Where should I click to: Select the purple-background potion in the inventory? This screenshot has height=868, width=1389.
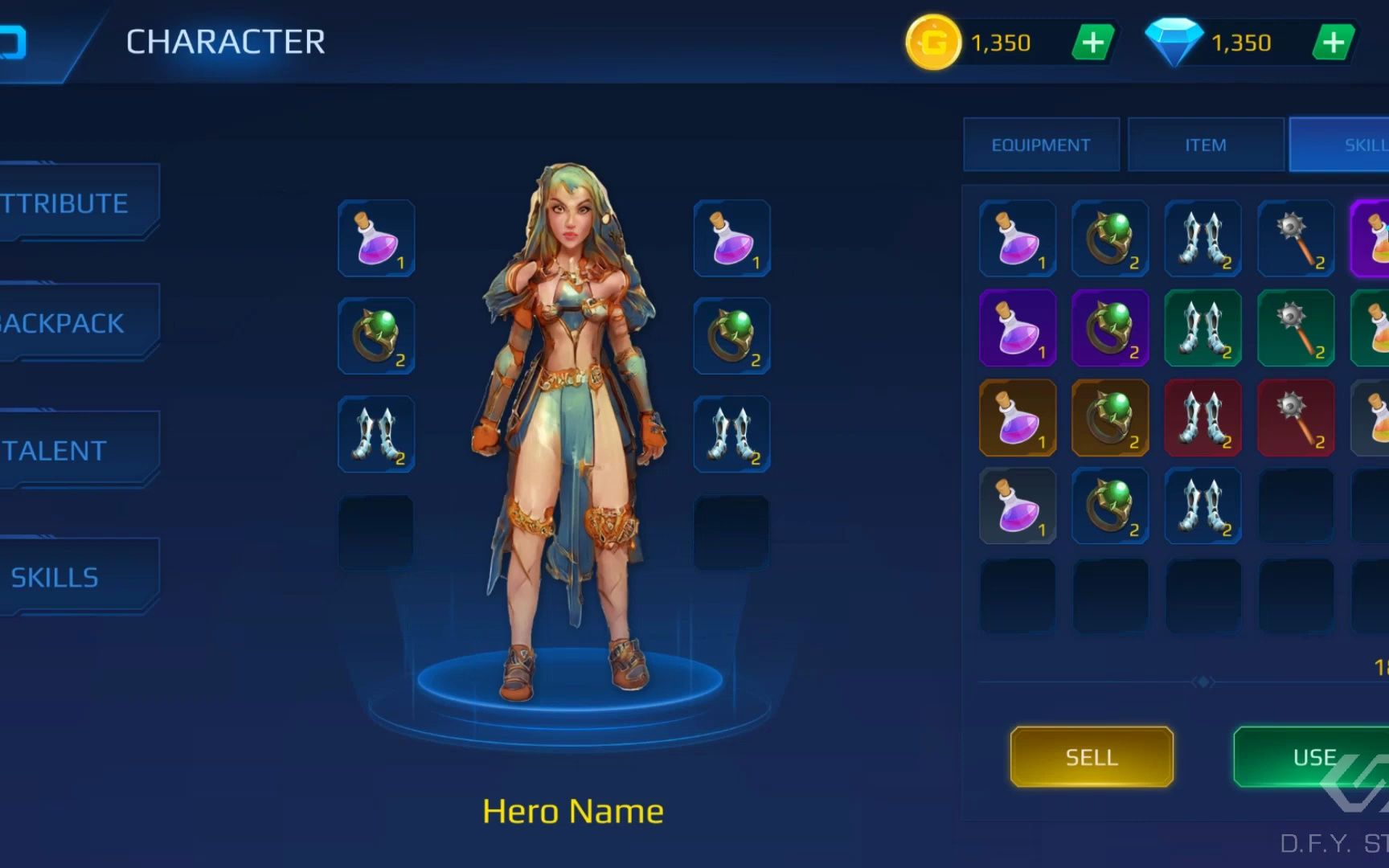[1018, 329]
